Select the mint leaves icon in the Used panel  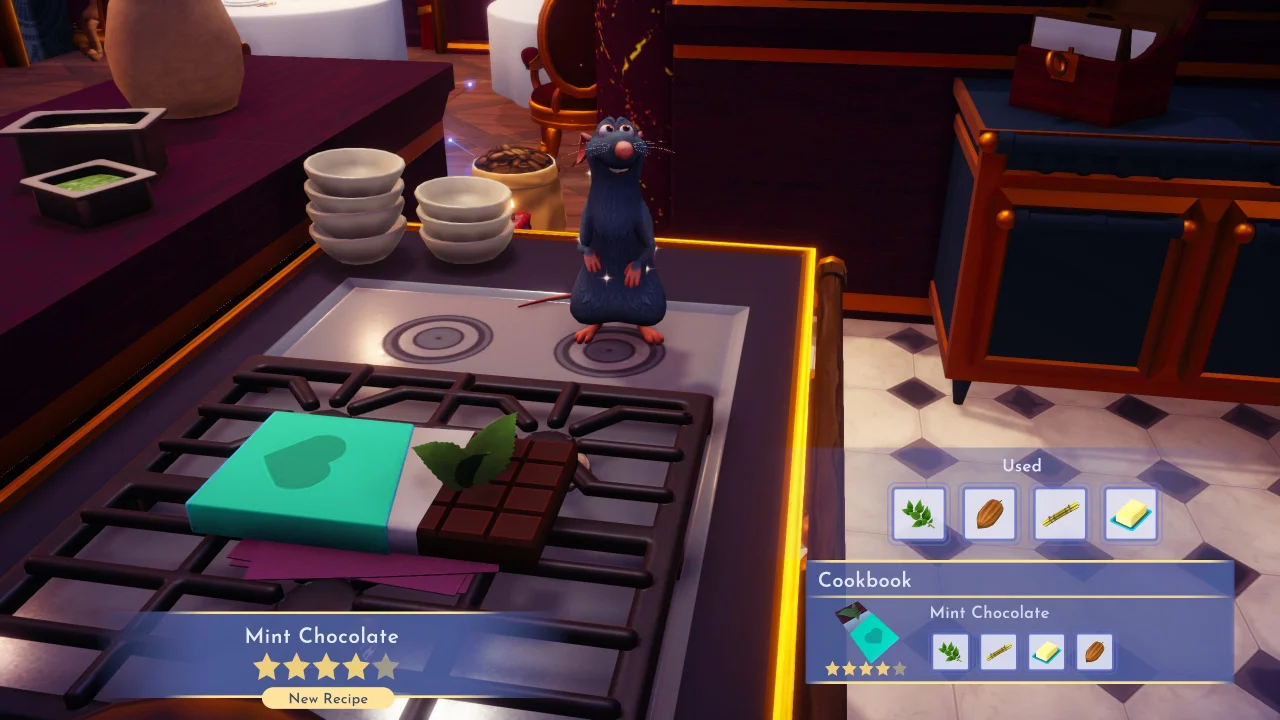918,513
